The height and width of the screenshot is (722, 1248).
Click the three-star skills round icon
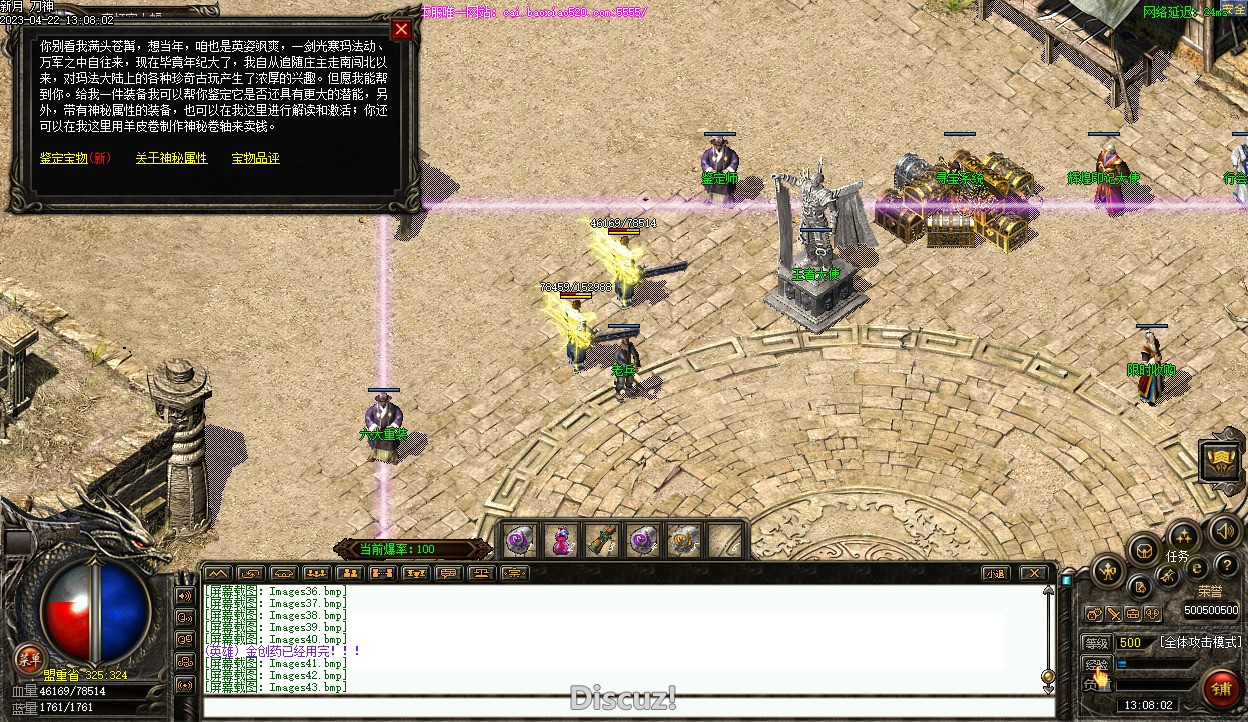tap(1184, 535)
